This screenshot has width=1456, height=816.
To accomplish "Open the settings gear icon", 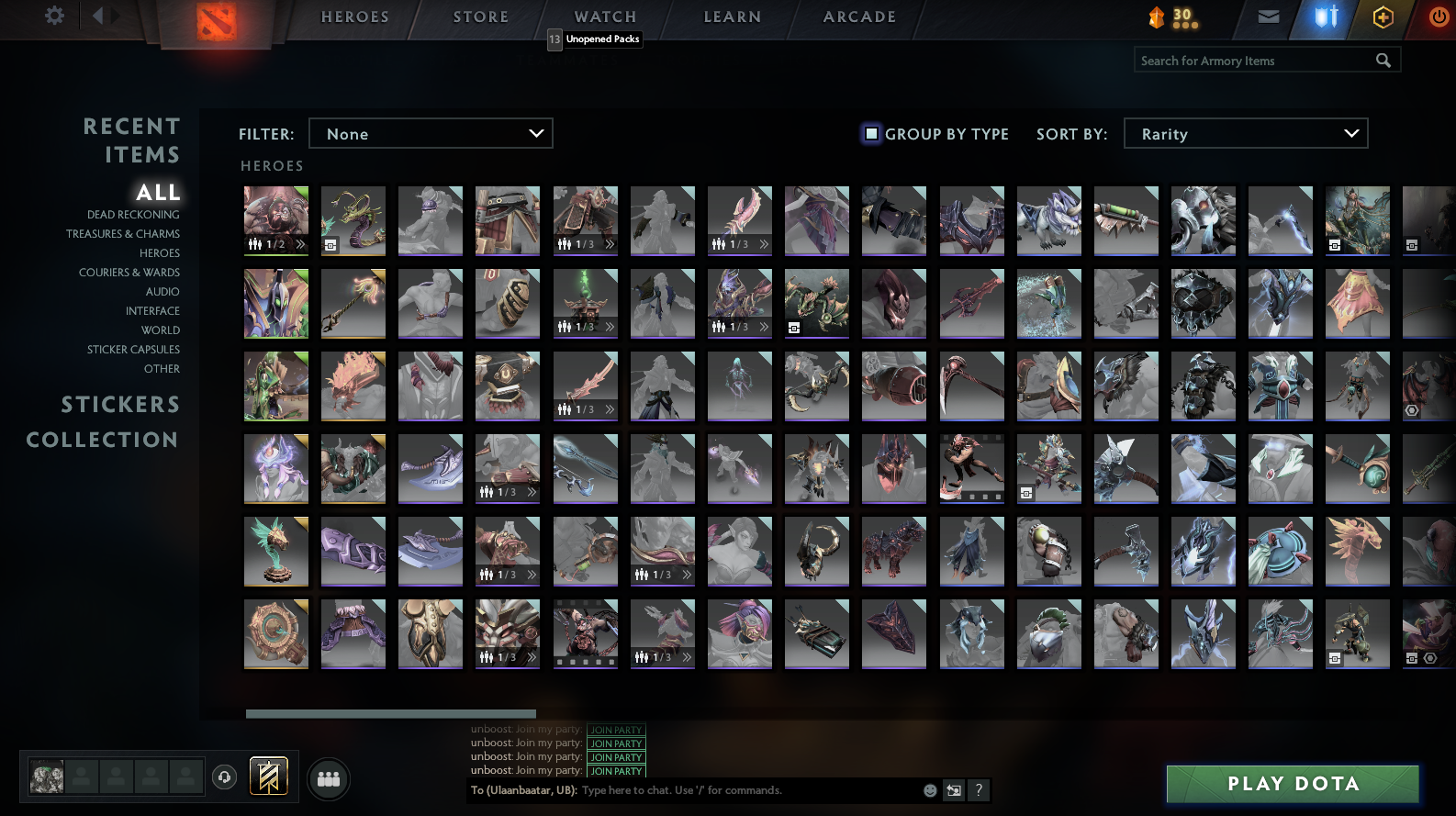I will (53, 16).
